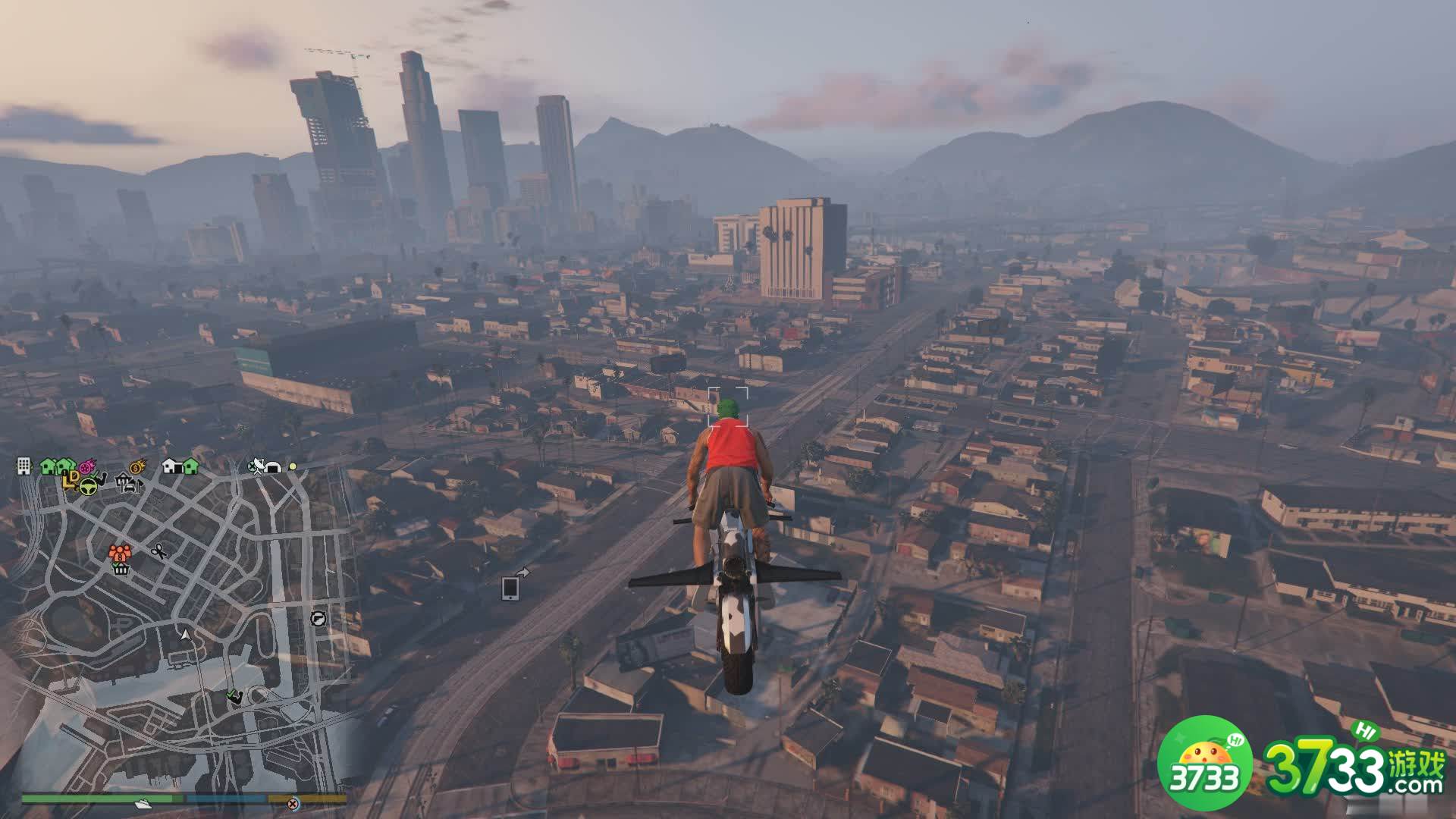Click the shopping basket store blip with checkmark

pos(121,570)
